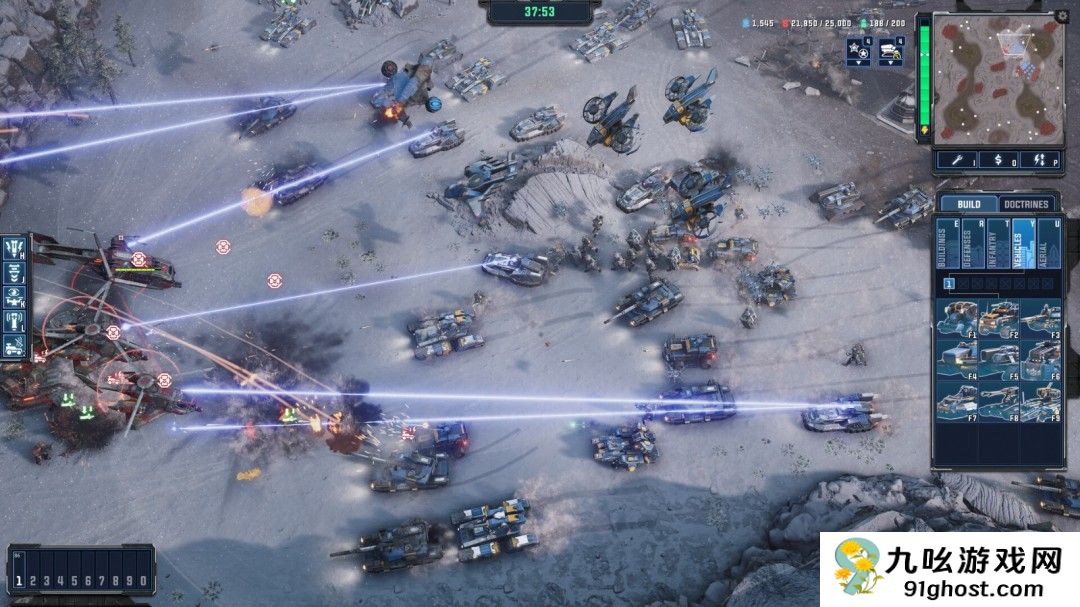Activate the wrench repair button
This screenshot has width=1080, height=607.
[960, 159]
